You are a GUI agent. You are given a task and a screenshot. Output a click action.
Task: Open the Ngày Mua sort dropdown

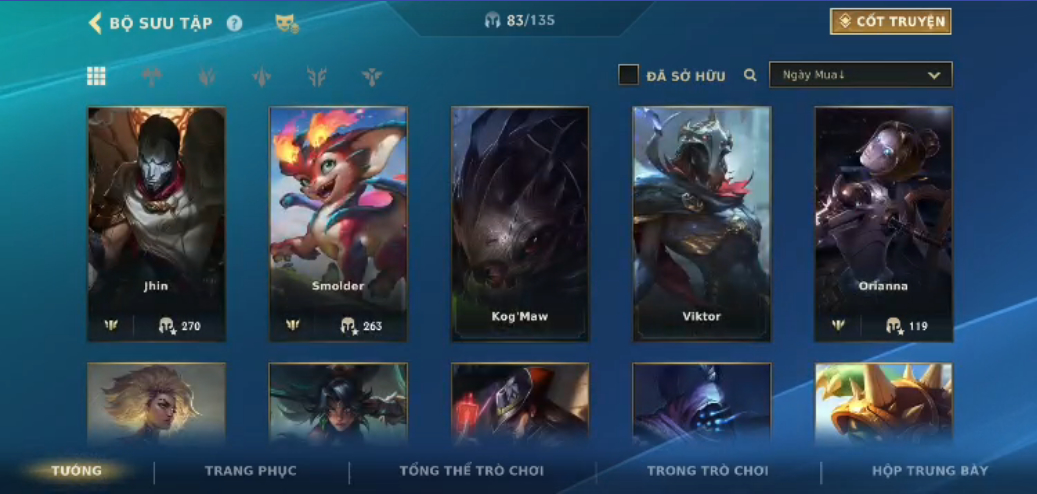[860, 75]
